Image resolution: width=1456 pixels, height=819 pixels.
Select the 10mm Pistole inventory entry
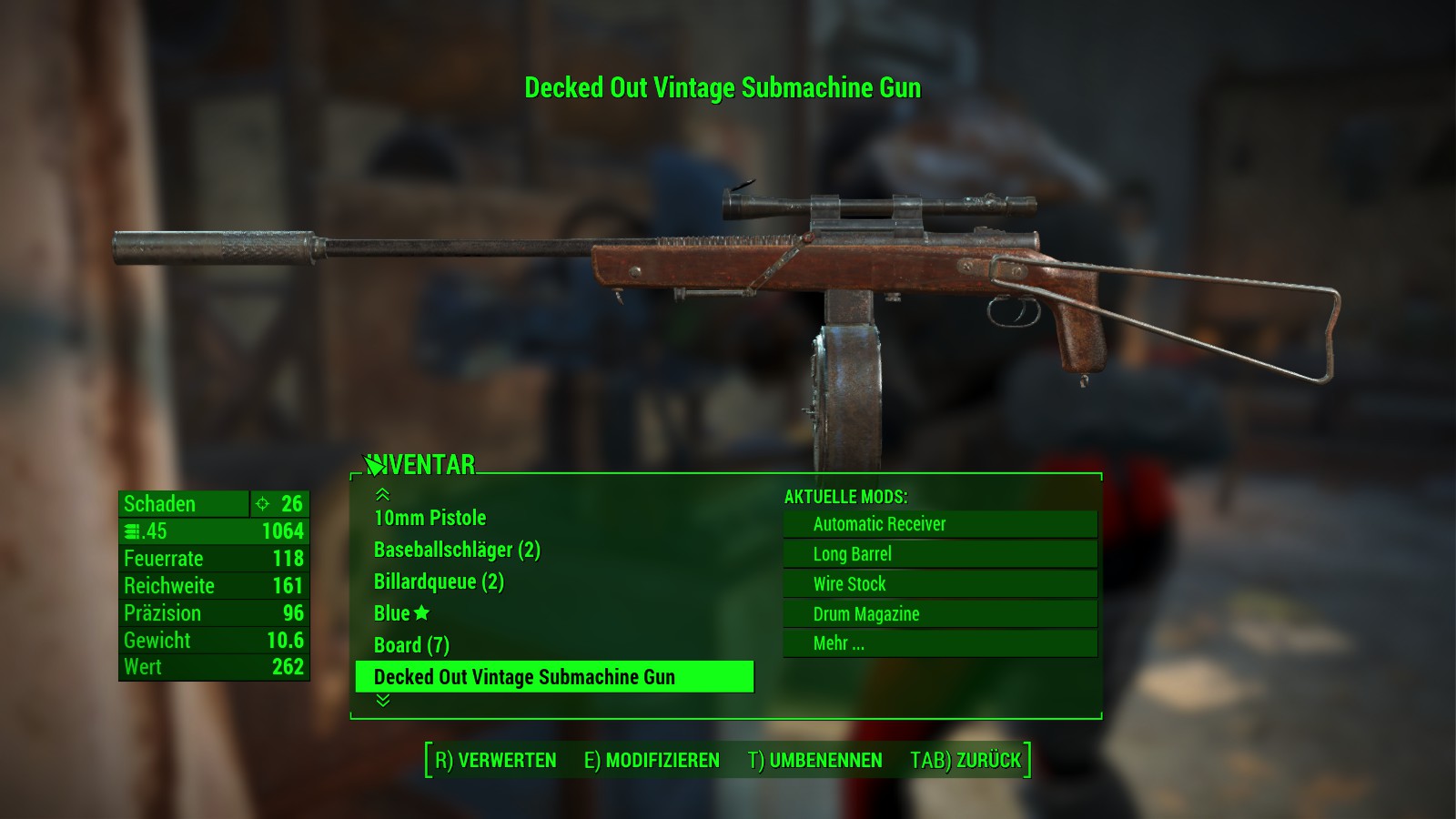(x=430, y=518)
